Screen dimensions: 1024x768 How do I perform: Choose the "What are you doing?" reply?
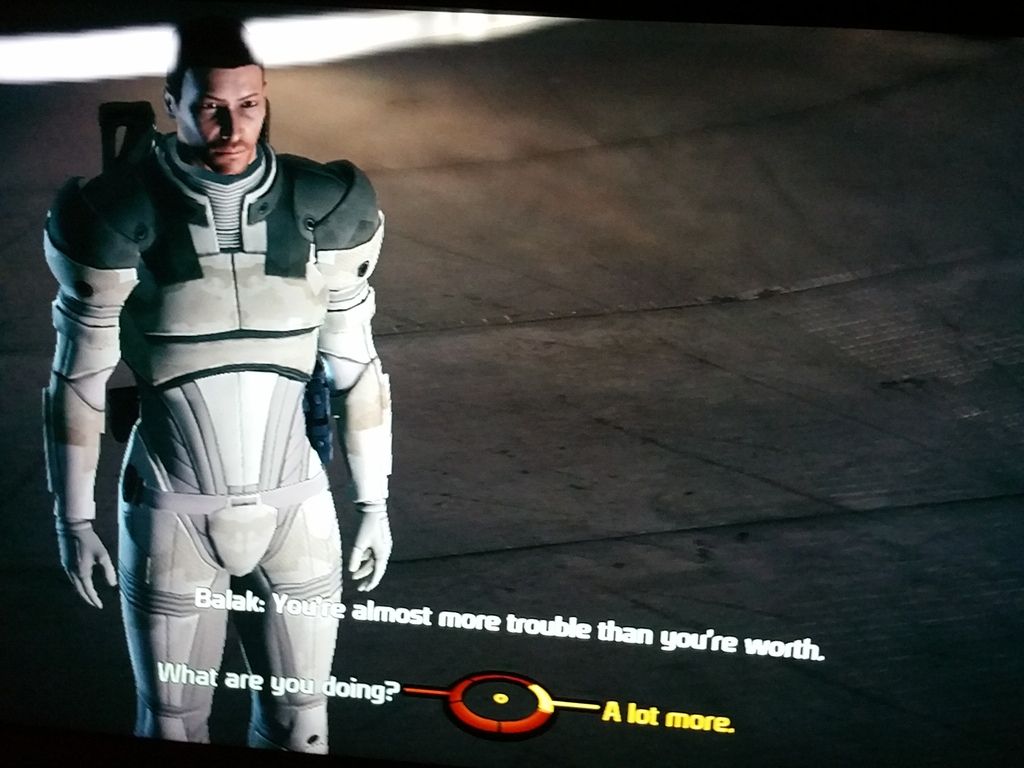point(279,681)
